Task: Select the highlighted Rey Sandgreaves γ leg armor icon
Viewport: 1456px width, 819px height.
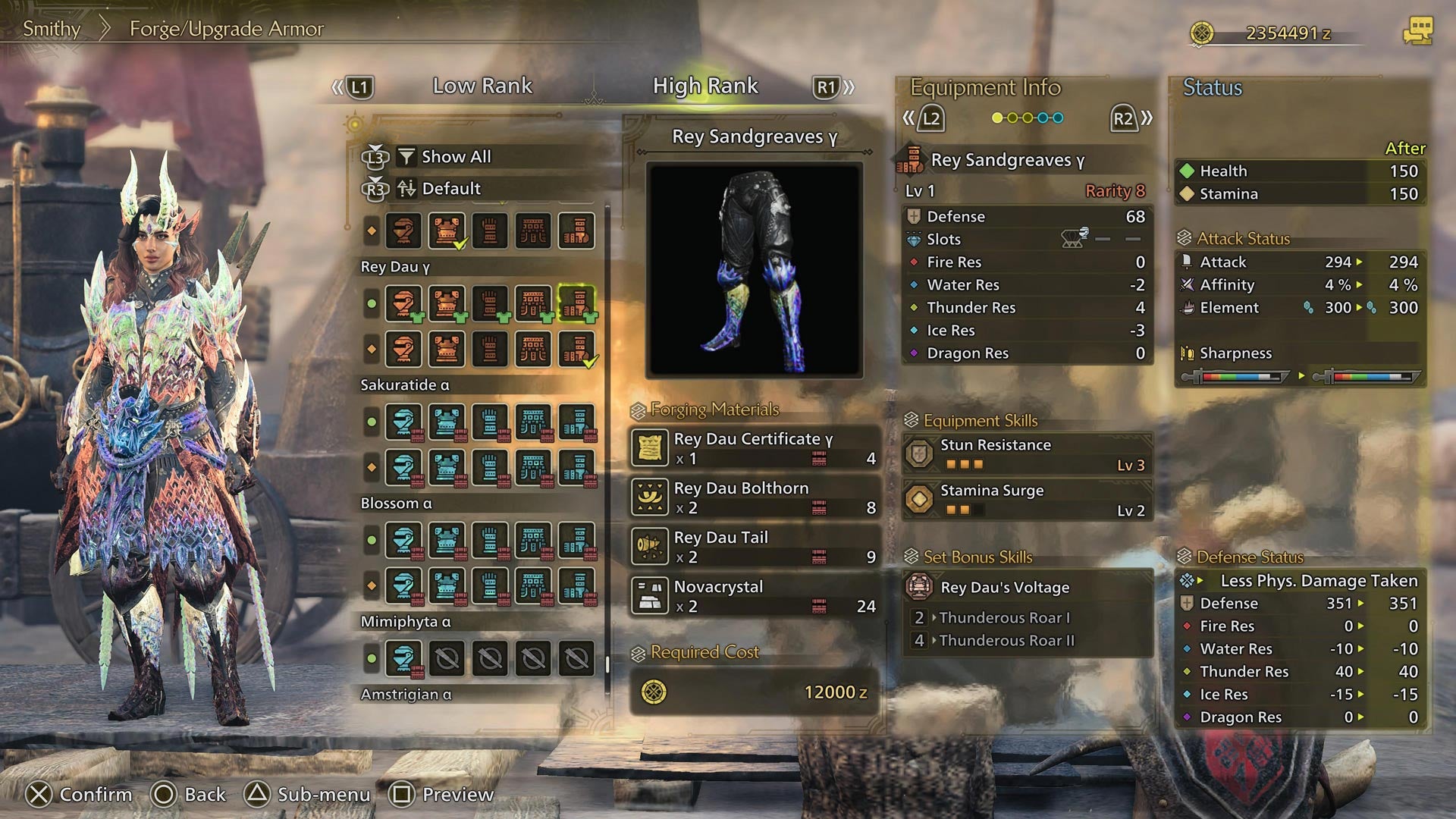Action: pyautogui.click(x=576, y=303)
